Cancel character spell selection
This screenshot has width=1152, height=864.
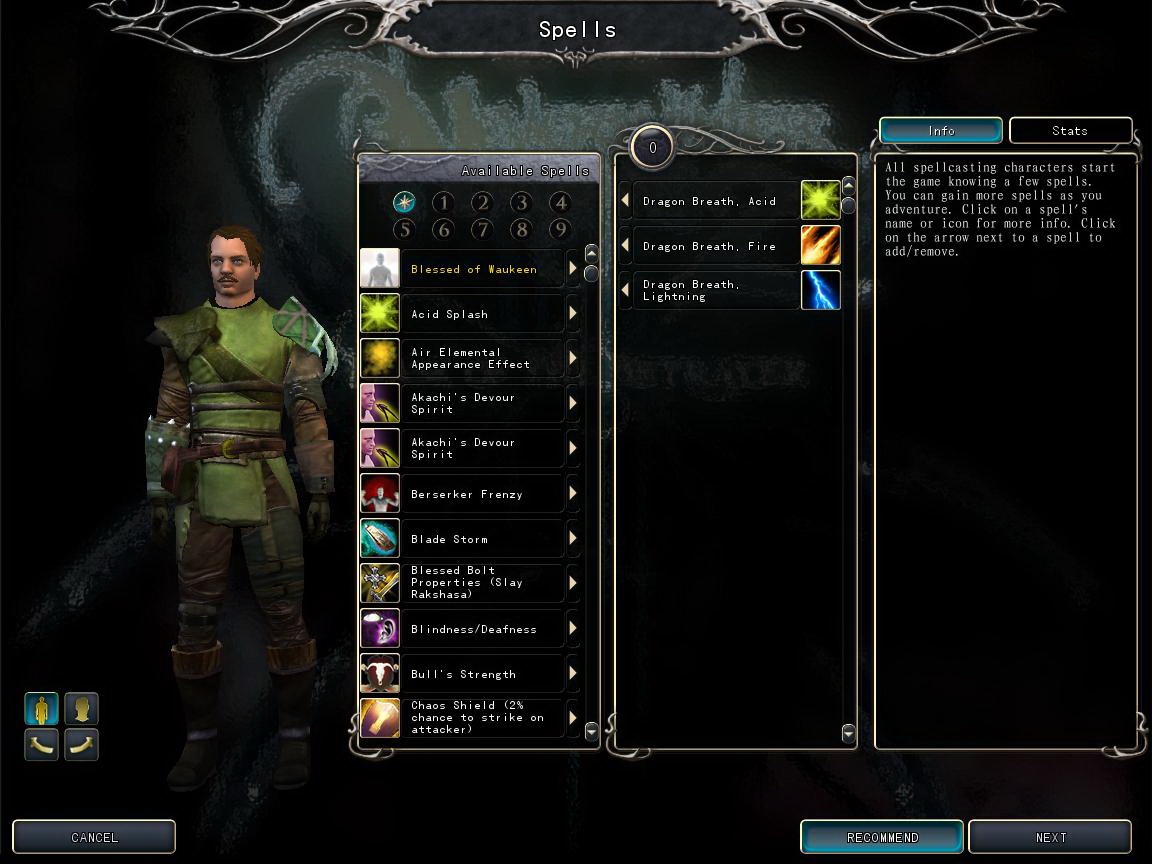click(94, 837)
